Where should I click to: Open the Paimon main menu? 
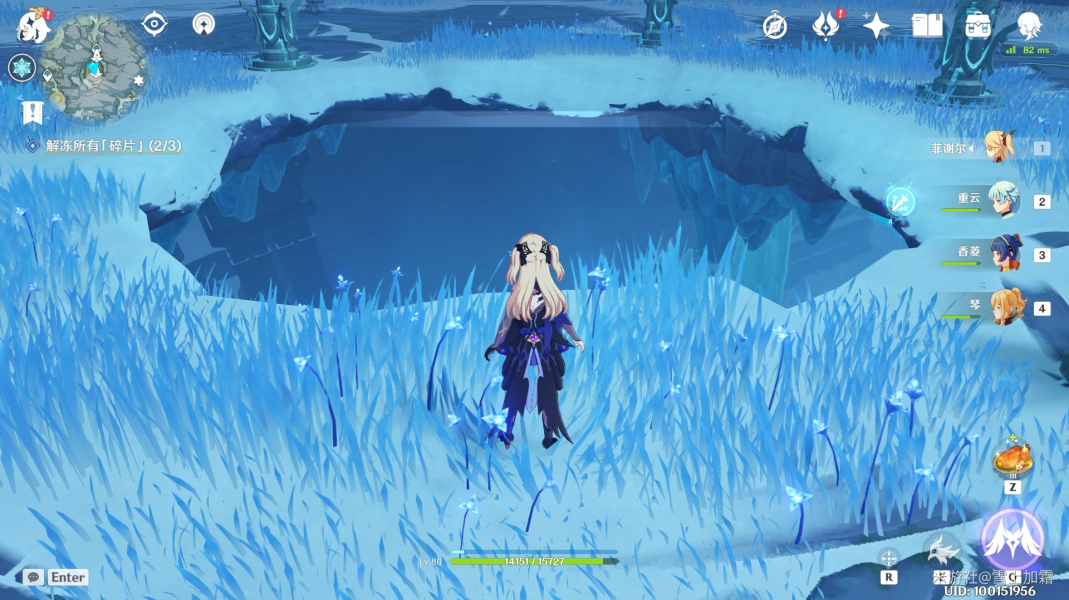[x=33, y=26]
